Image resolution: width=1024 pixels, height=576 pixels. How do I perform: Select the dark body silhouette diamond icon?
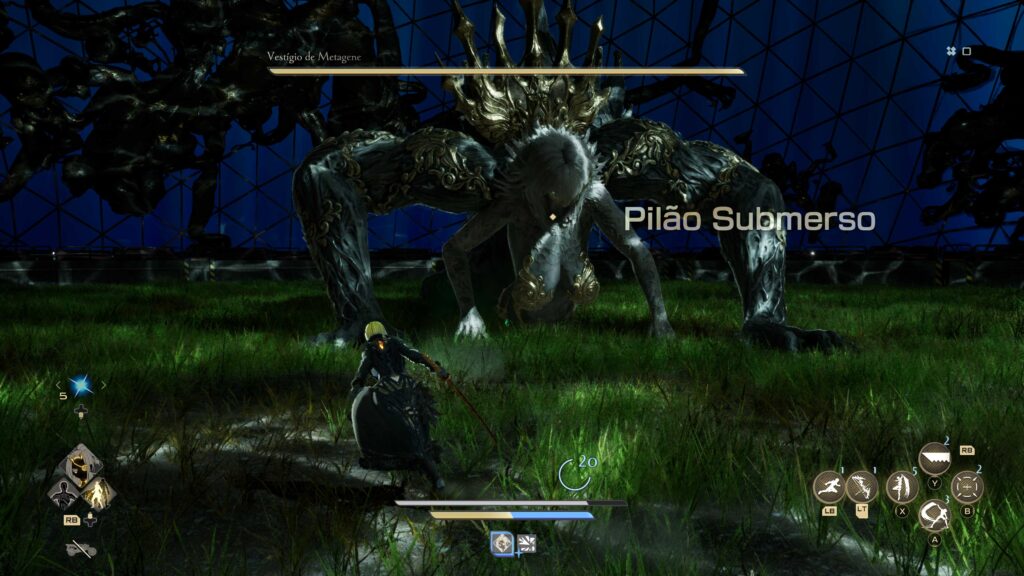pyautogui.click(x=63, y=492)
